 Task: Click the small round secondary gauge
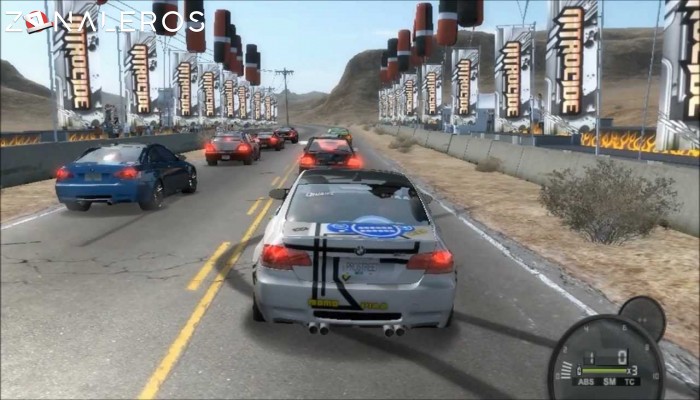(641, 318)
